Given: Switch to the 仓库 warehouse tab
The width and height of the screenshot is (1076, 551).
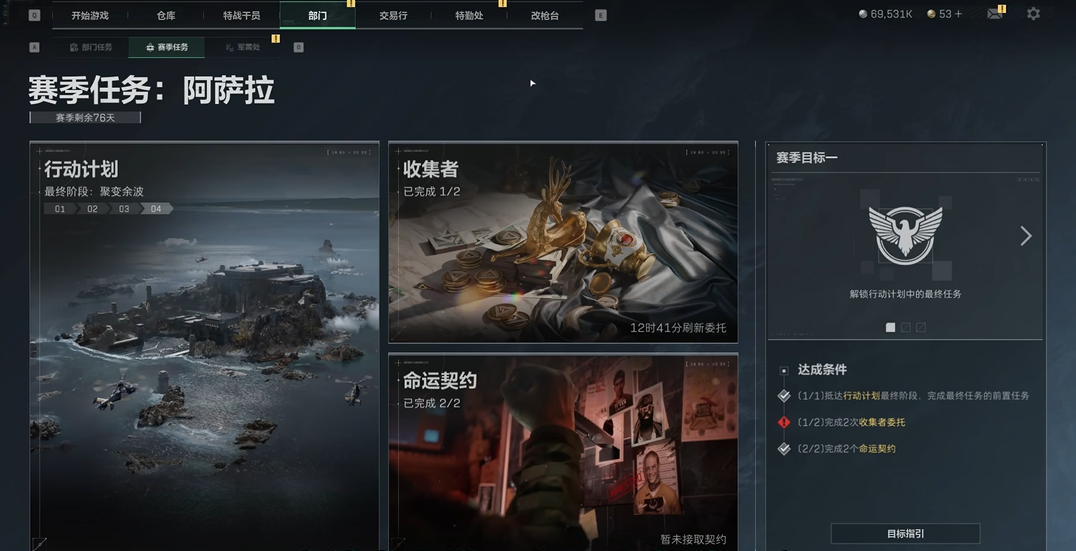Looking at the screenshot, I should [166, 16].
